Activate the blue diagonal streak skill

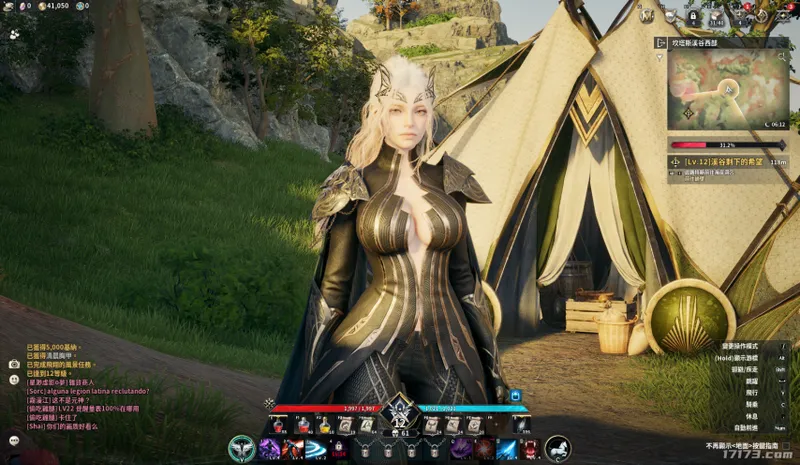point(508,449)
